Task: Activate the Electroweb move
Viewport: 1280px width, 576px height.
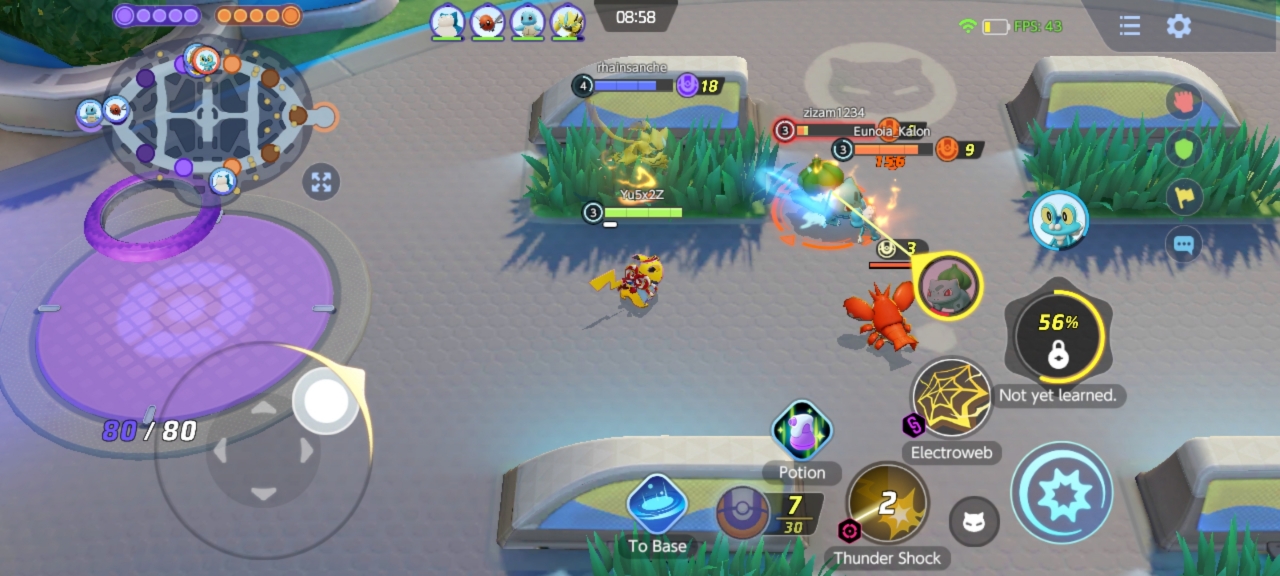Action: coord(951,399)
